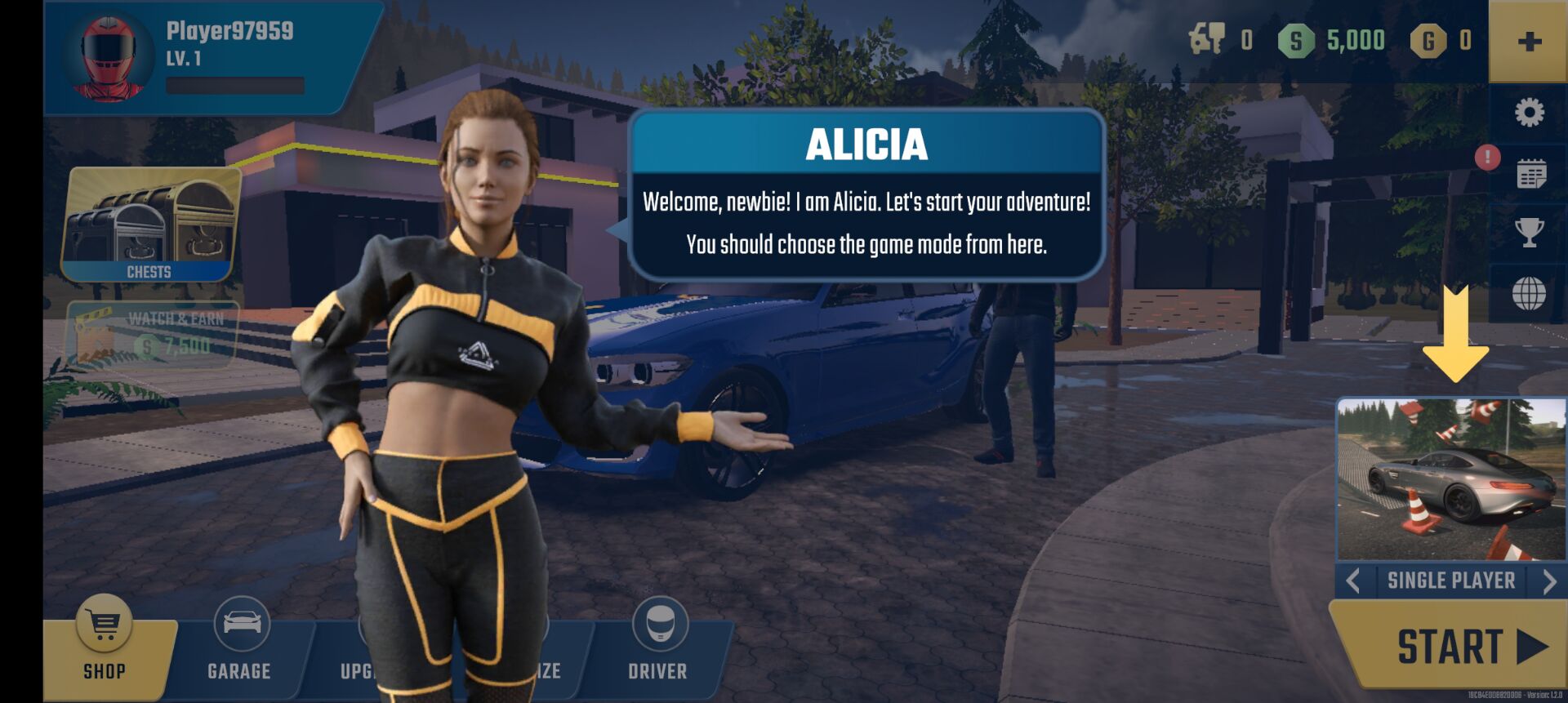View the trophy leaderboard icon
The height and width of the screenshot is (703, 1568).
coord(1529,234)
